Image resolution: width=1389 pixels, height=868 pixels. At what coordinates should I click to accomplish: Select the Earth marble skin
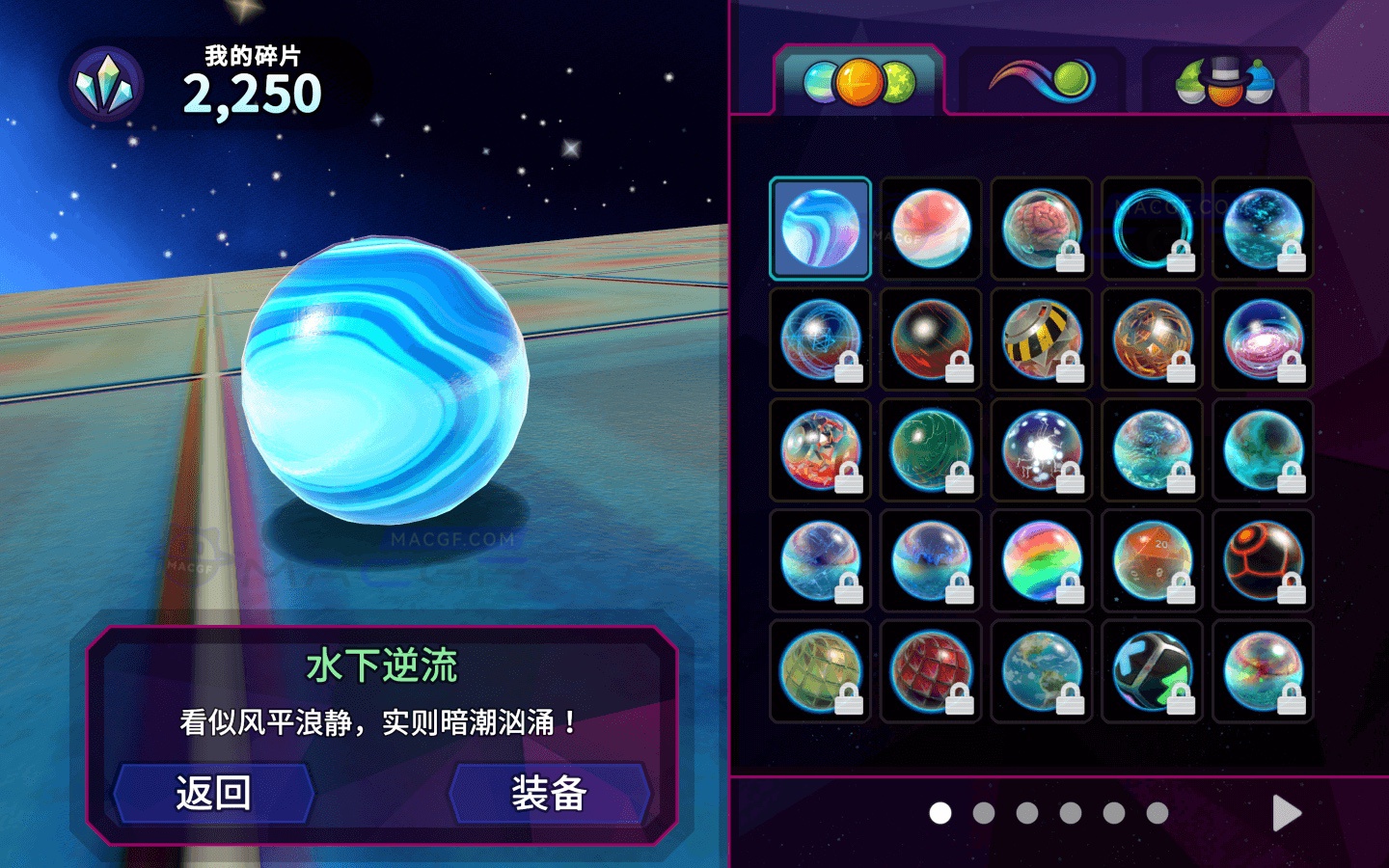[1041, 671]
